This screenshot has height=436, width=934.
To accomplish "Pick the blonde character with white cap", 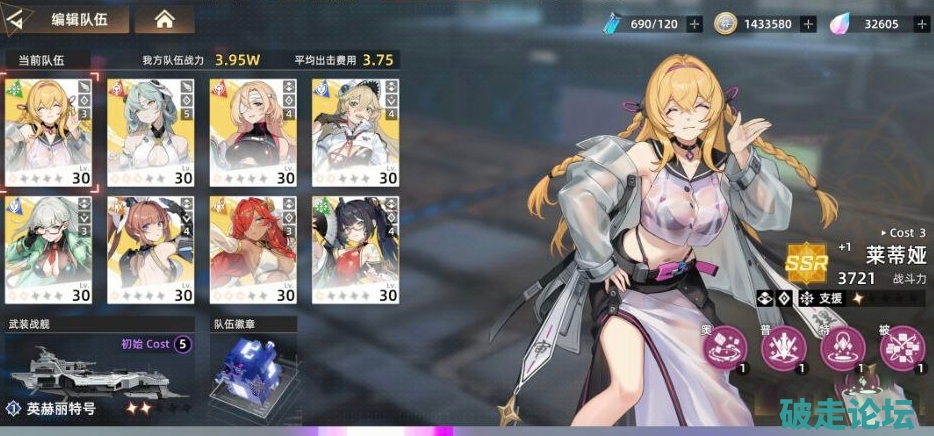I will point(354,131).
